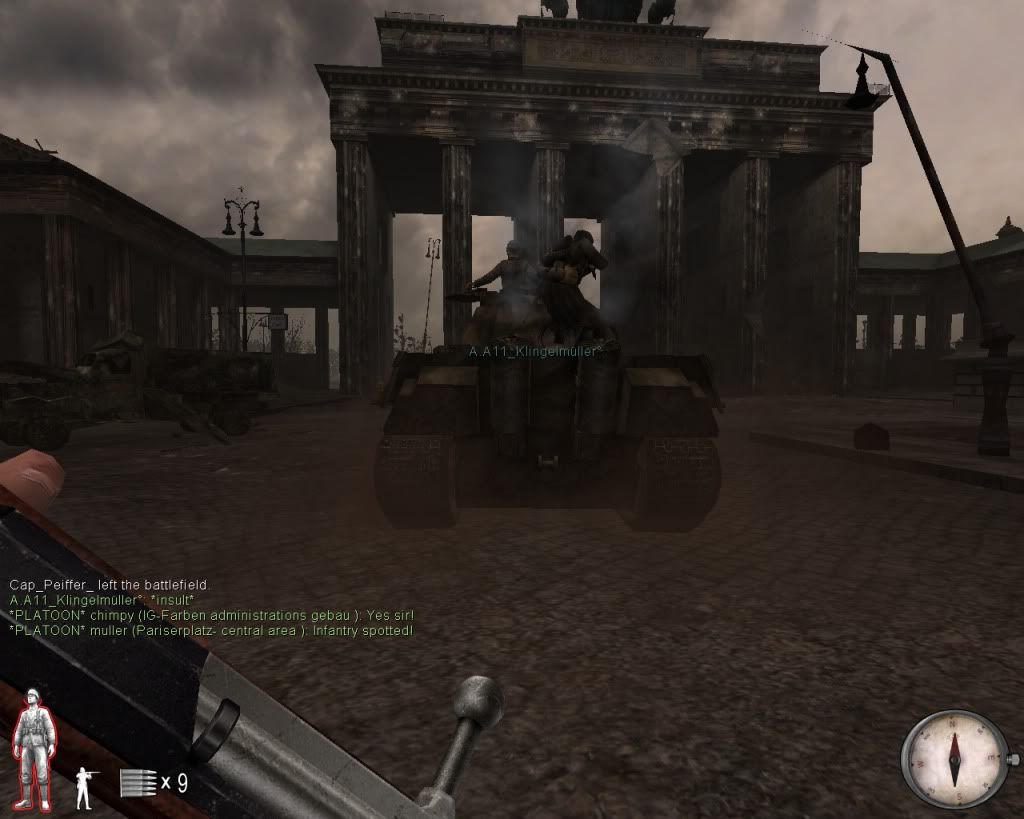Select chimpy's "Yes sir!" platoon chat message
The height and width of the screenshot is (819, 1024).
[x=211, y=615]
